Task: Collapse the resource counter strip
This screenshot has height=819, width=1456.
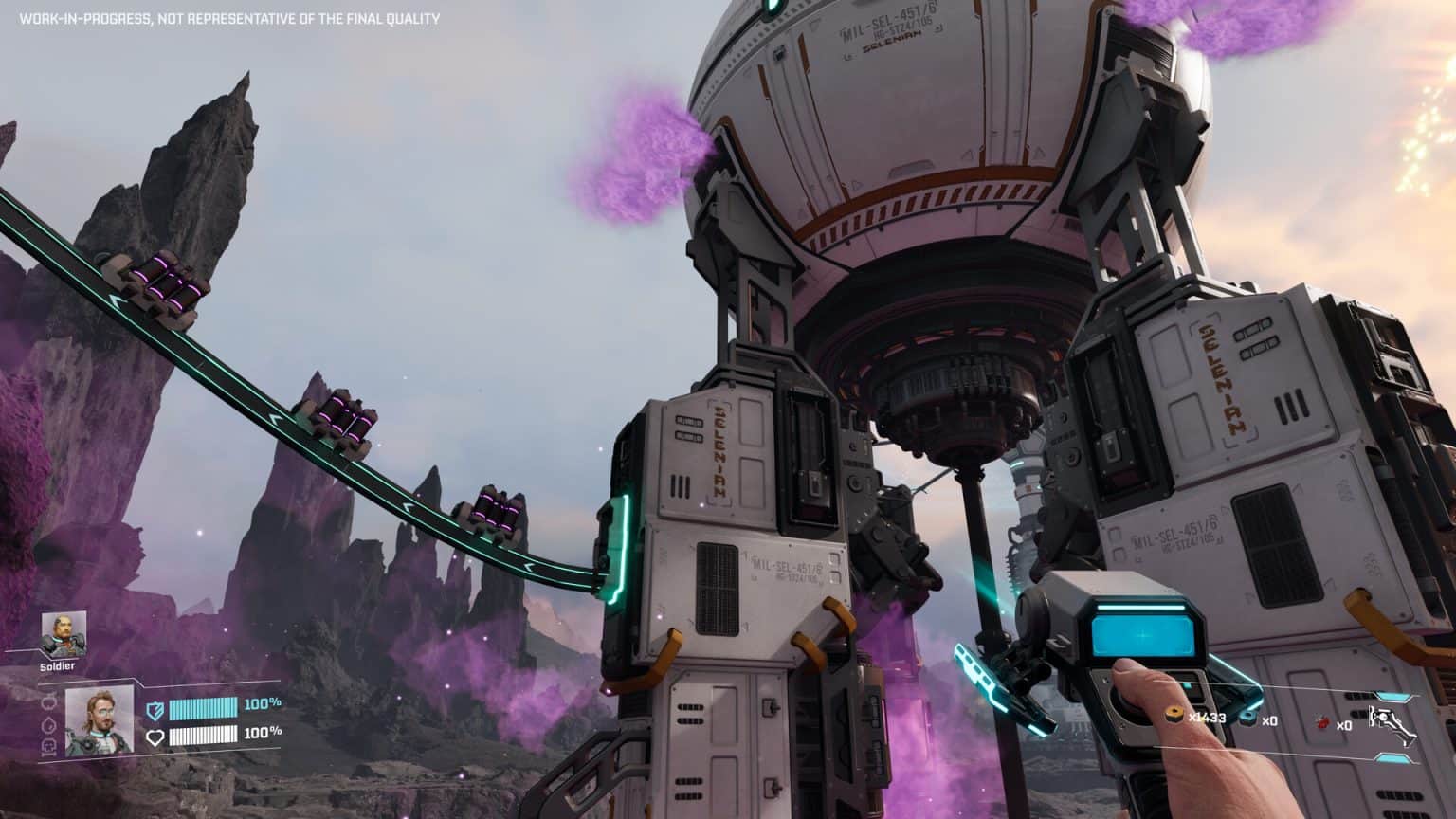Action: click(x=1261, y=719)
